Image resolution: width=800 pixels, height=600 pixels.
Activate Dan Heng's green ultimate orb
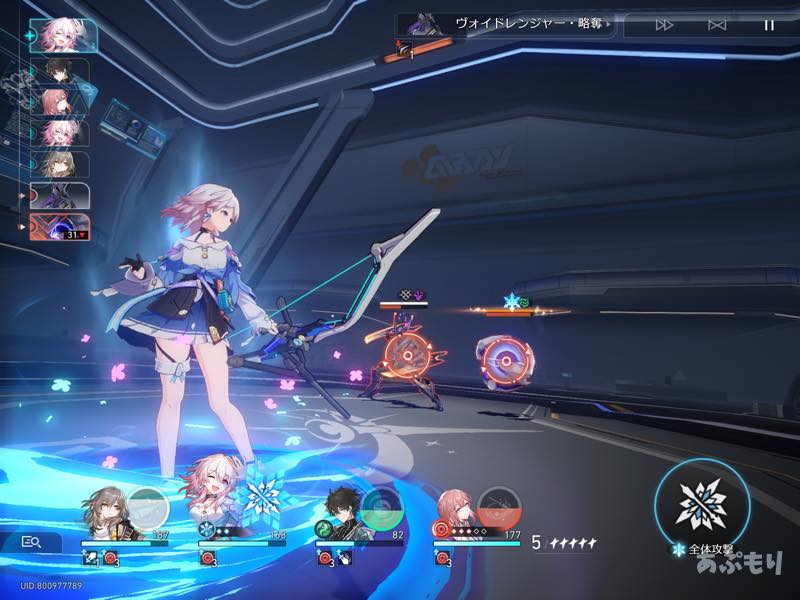coord(381,506)
